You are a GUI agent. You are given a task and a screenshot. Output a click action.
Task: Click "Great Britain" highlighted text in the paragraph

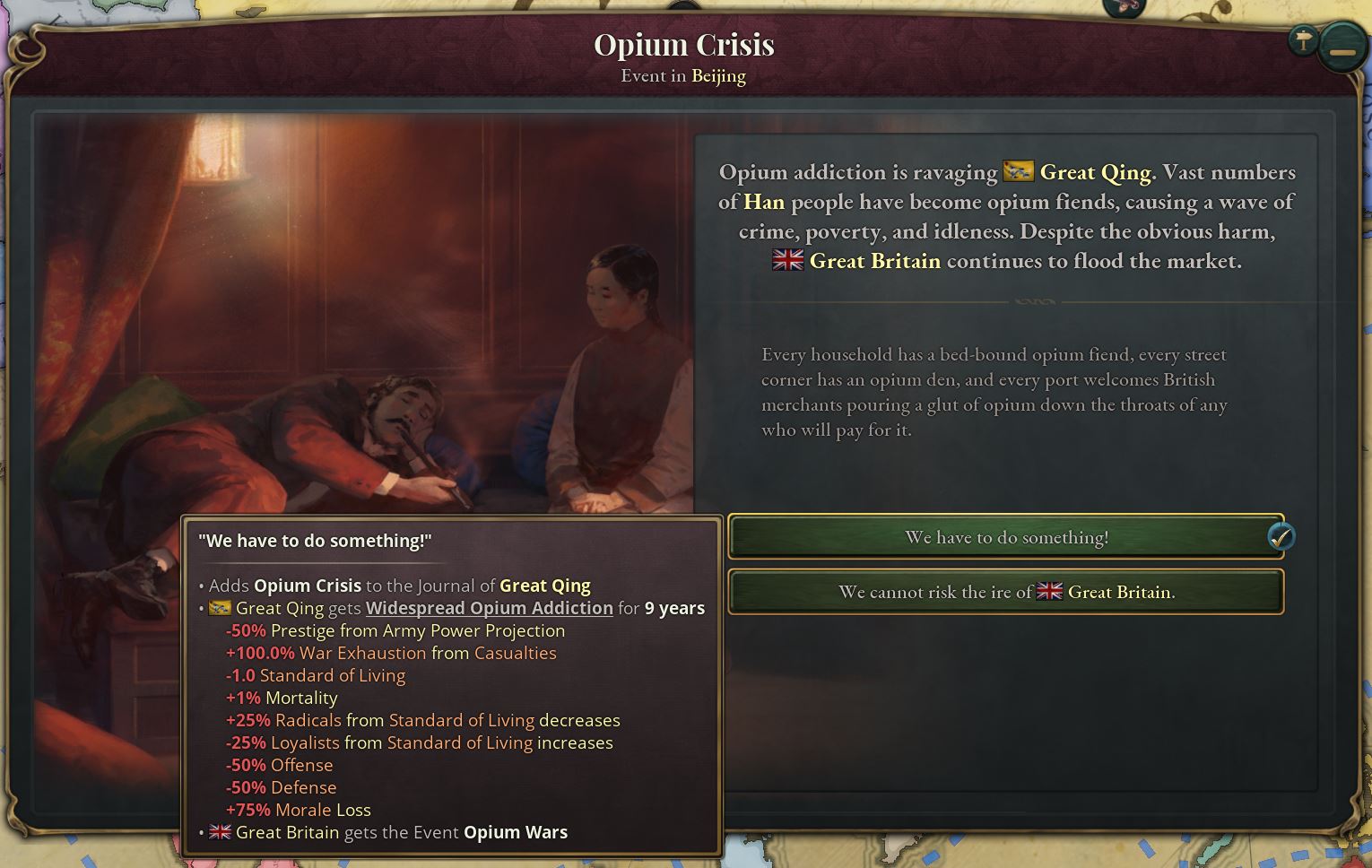click(874, 261)
